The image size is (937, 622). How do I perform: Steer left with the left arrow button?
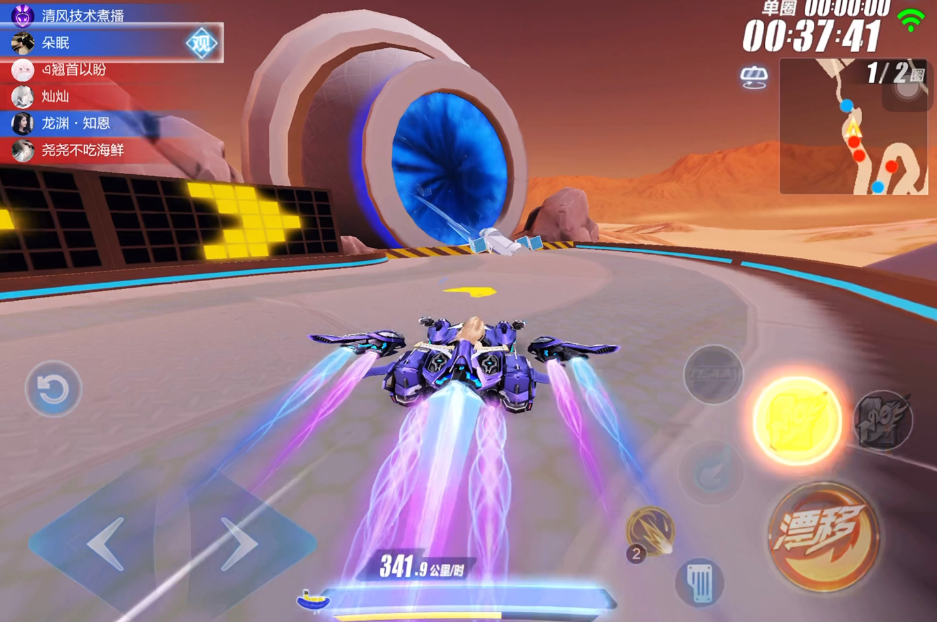pos(103,544)
